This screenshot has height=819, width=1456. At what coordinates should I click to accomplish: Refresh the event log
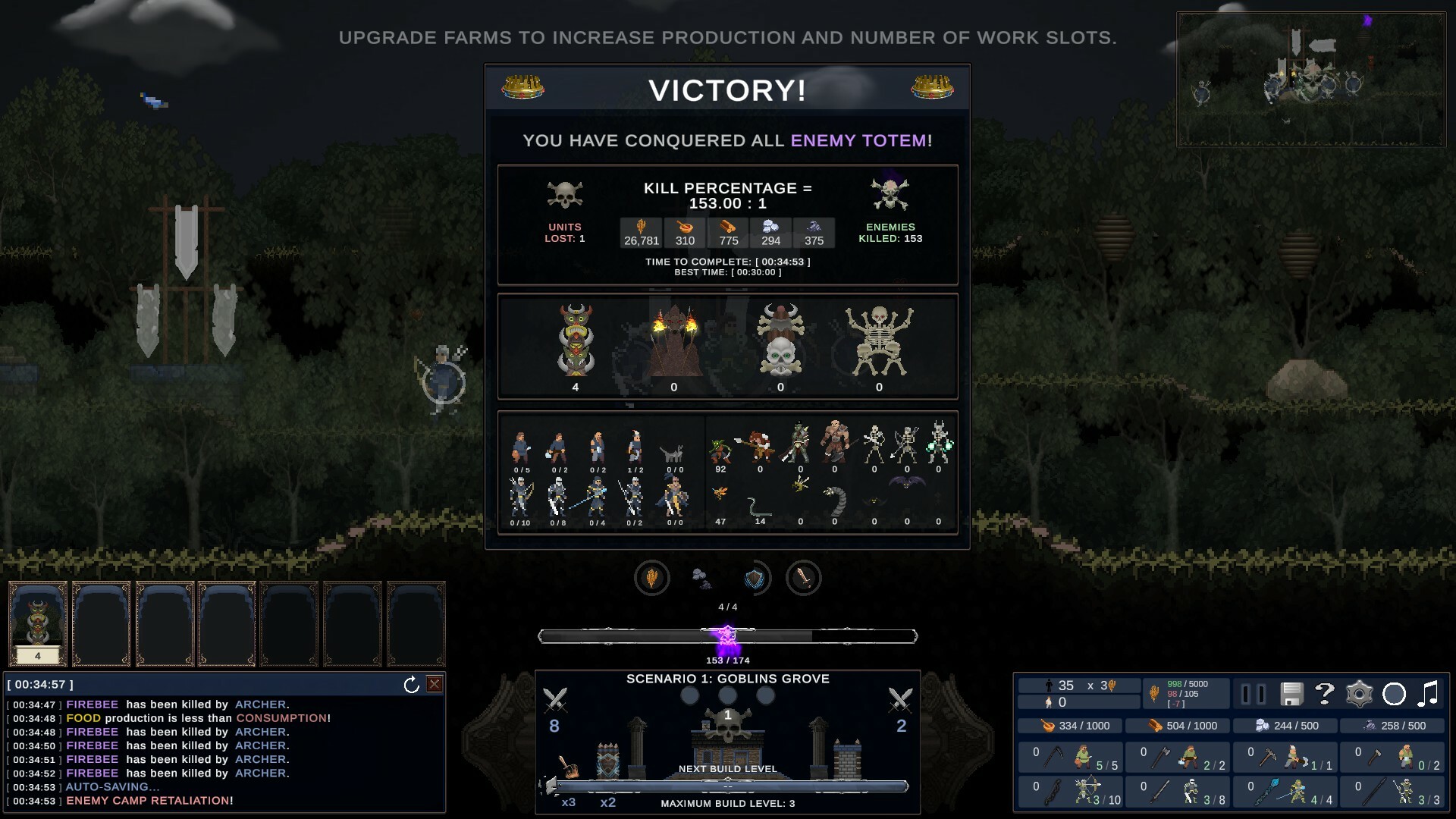tap(410, 683)
